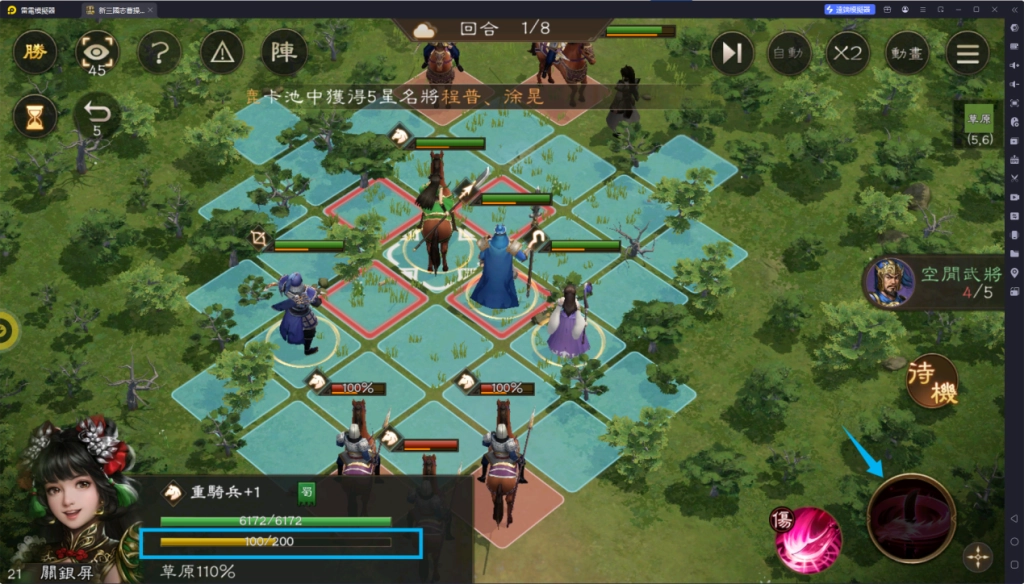The width and height of the screenshot is (1024, 584).
Task: Open the formation 陣 button
Action: [x=284, y=52]
